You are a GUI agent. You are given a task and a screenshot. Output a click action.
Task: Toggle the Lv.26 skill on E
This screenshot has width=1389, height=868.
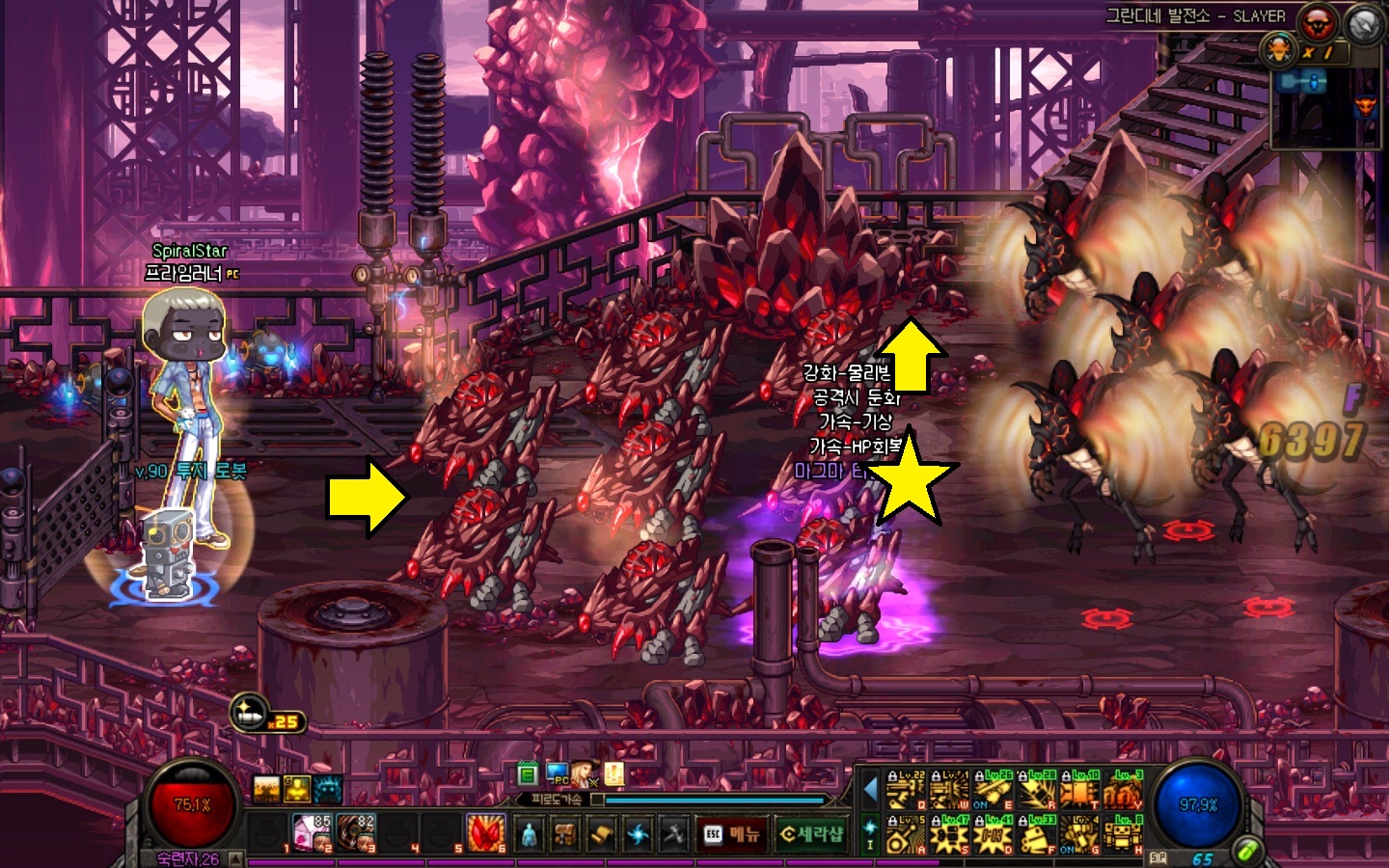[x=992, y=790]
